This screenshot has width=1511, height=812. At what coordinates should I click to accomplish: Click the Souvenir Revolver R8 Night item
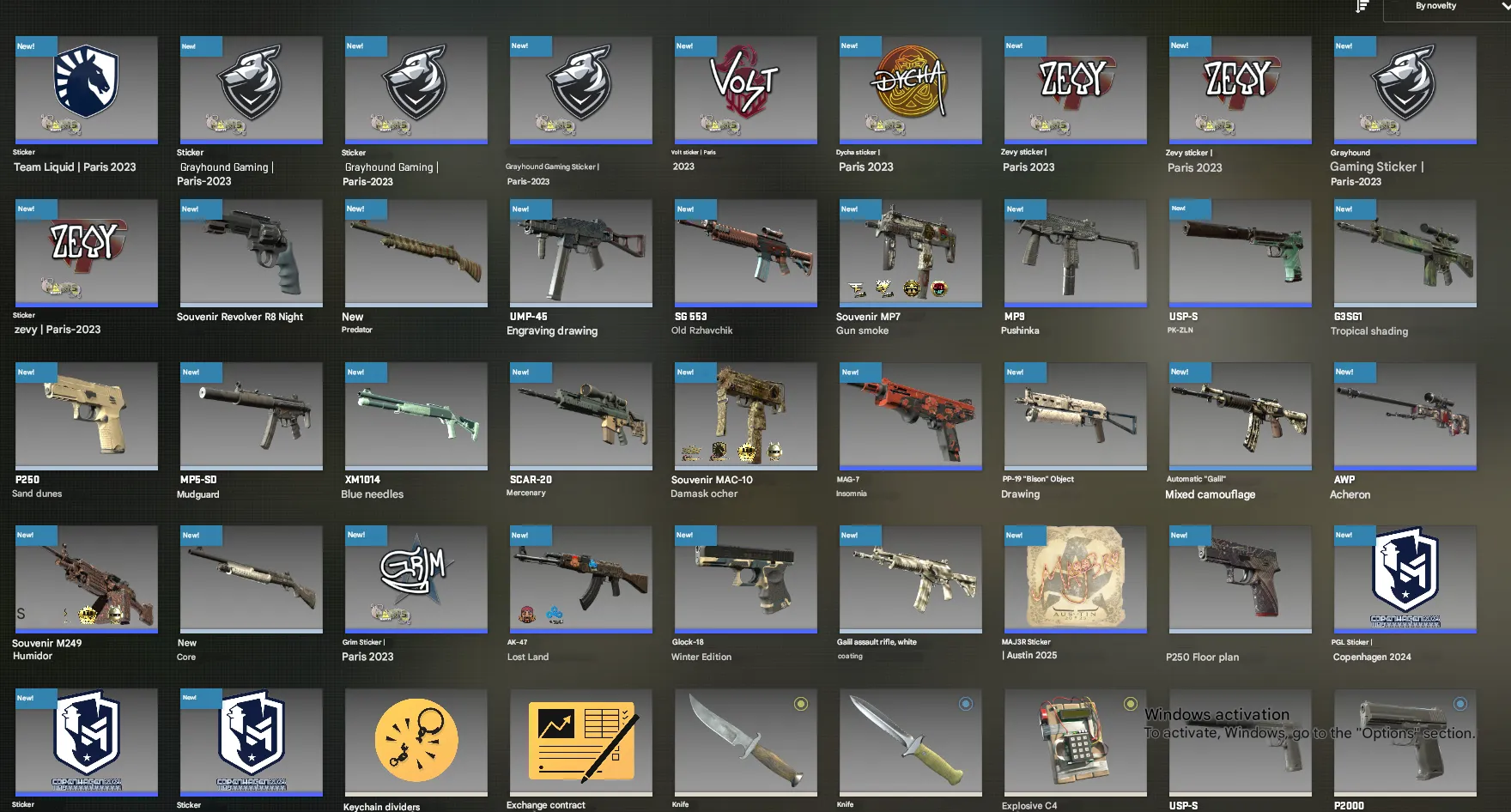click(251, 253)
